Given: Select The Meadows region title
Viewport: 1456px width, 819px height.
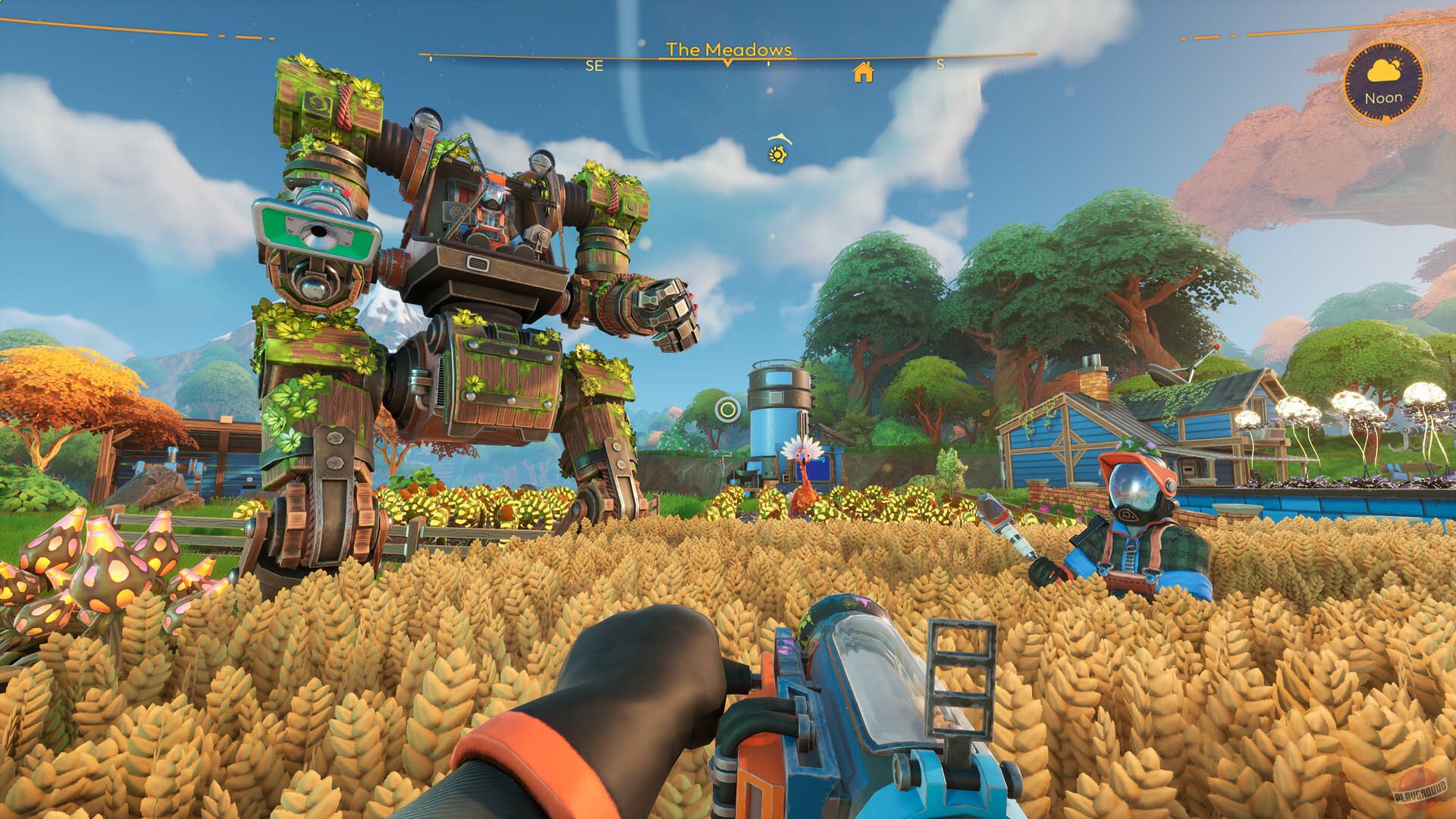Looking at the screenshot, I should click(x=728, y=49).
